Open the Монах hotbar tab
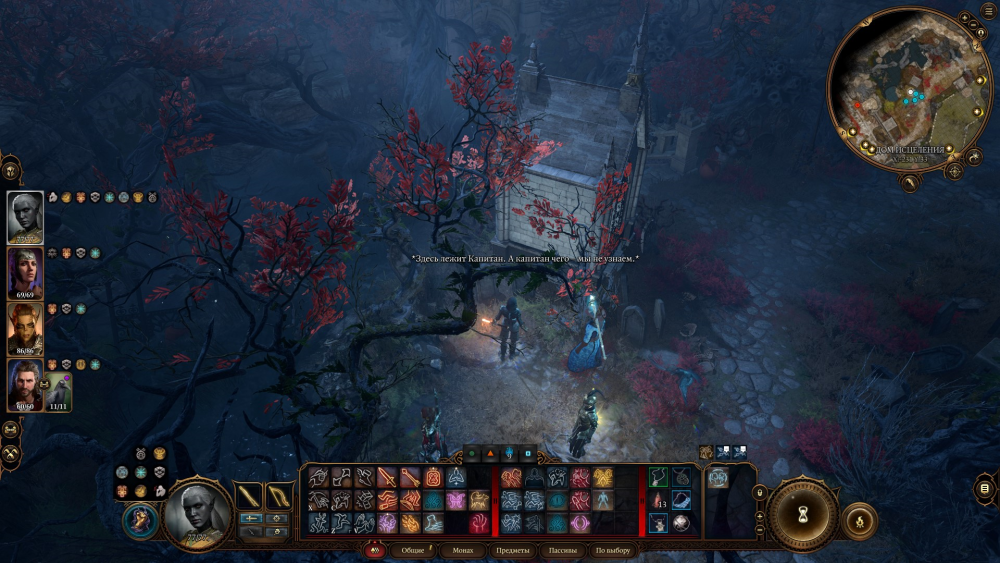Image resolution: width=1000 pixels, height=563 pixels. click(x=463, y=551)
